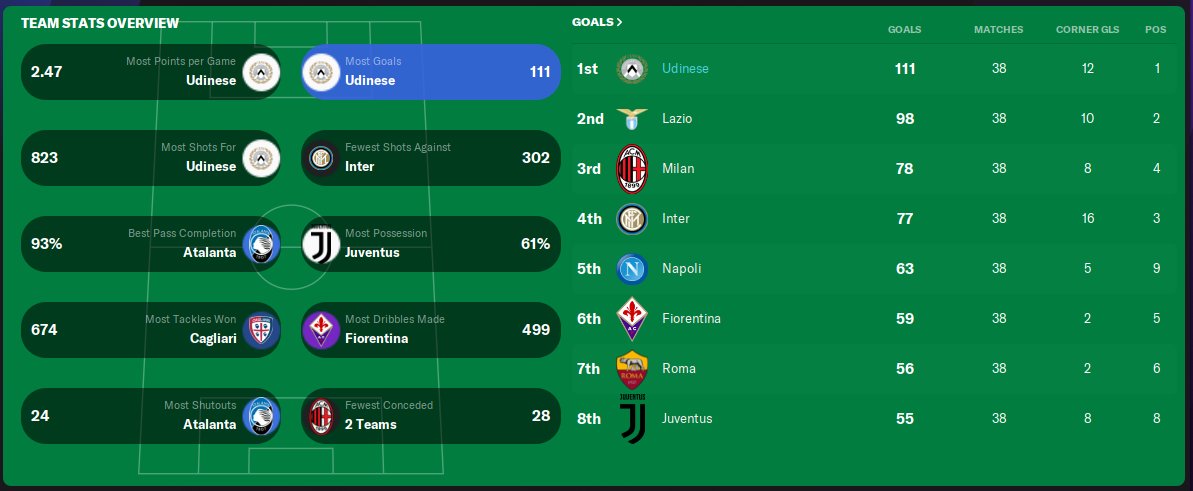The height and width of the screenshot is (491, 1193).
Task: Select the Most Points per Game card
Action: tap(150, 72)
